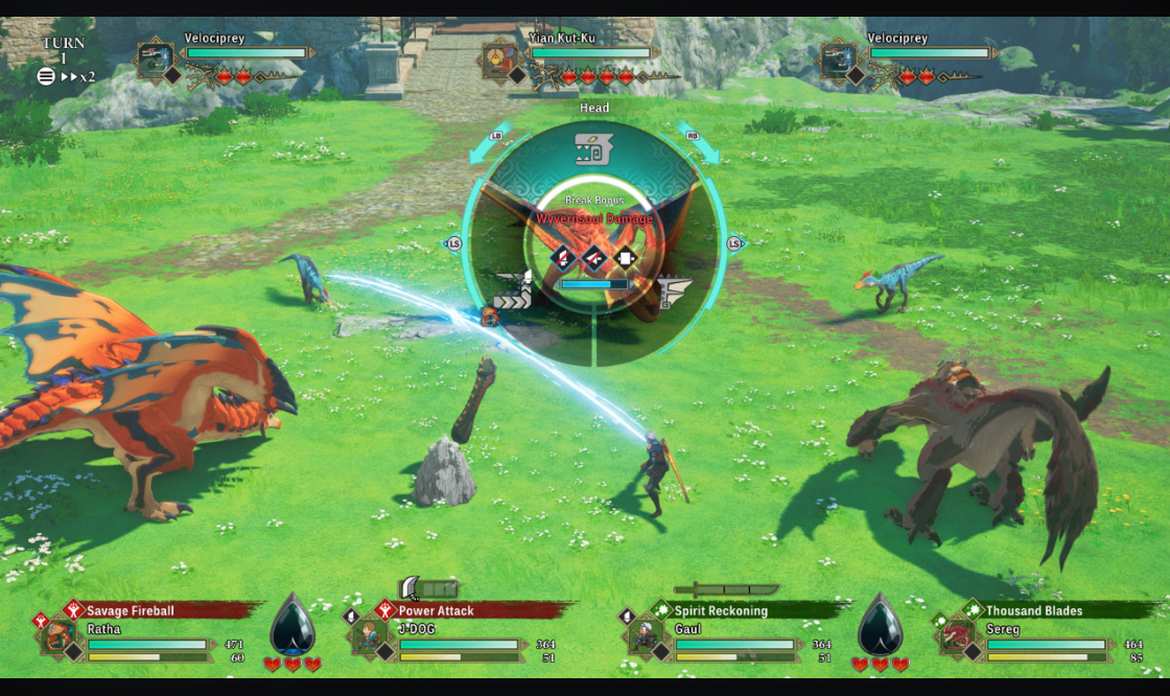This screenshot has height=696, width=1170.
Task: Target the Yian Kut-Ku portrait
Action: pos(498,58)
